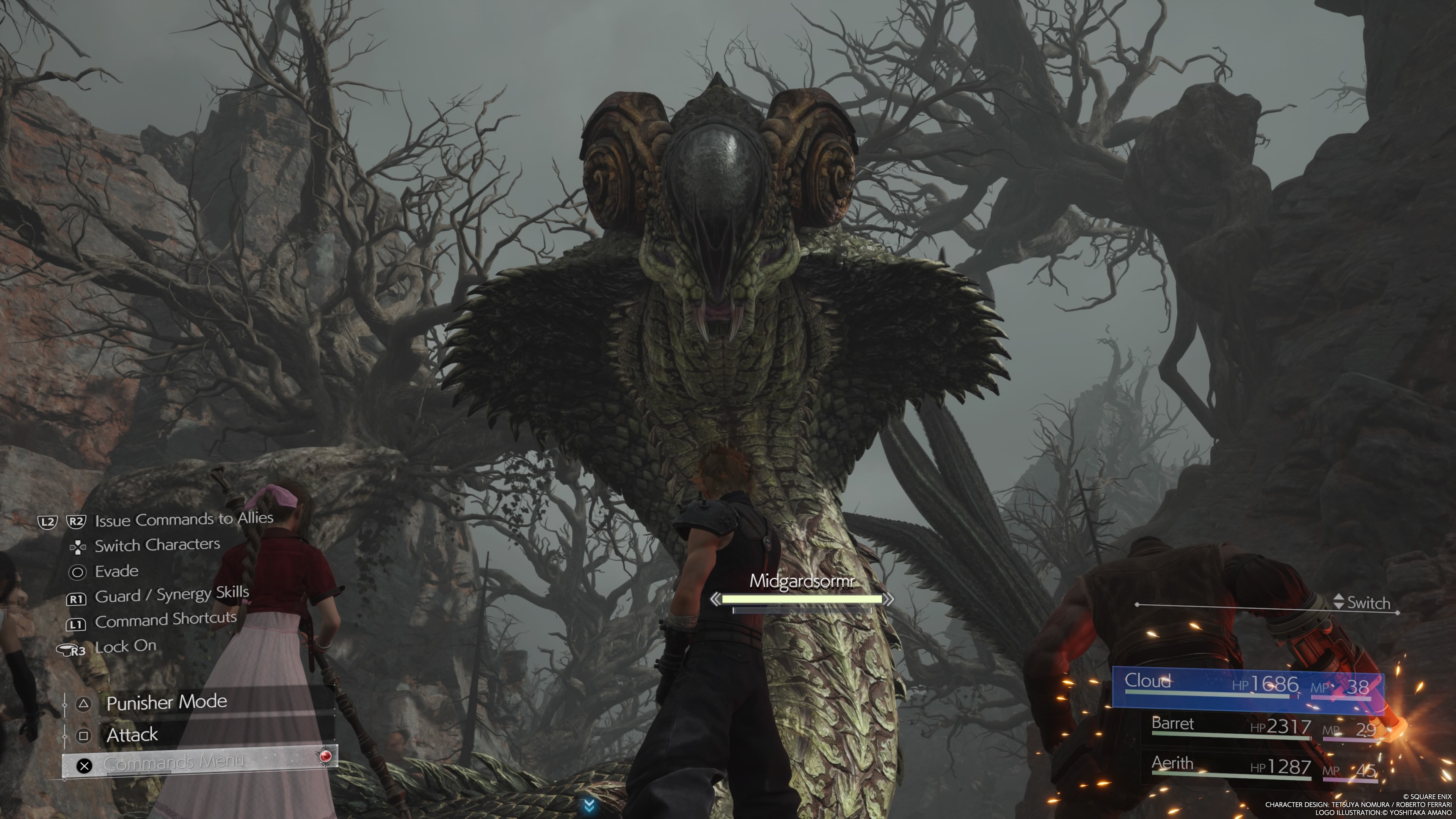The image size is (1456, 819).
Task: Select the Punisher Mode command
Action: coord(166,703)
